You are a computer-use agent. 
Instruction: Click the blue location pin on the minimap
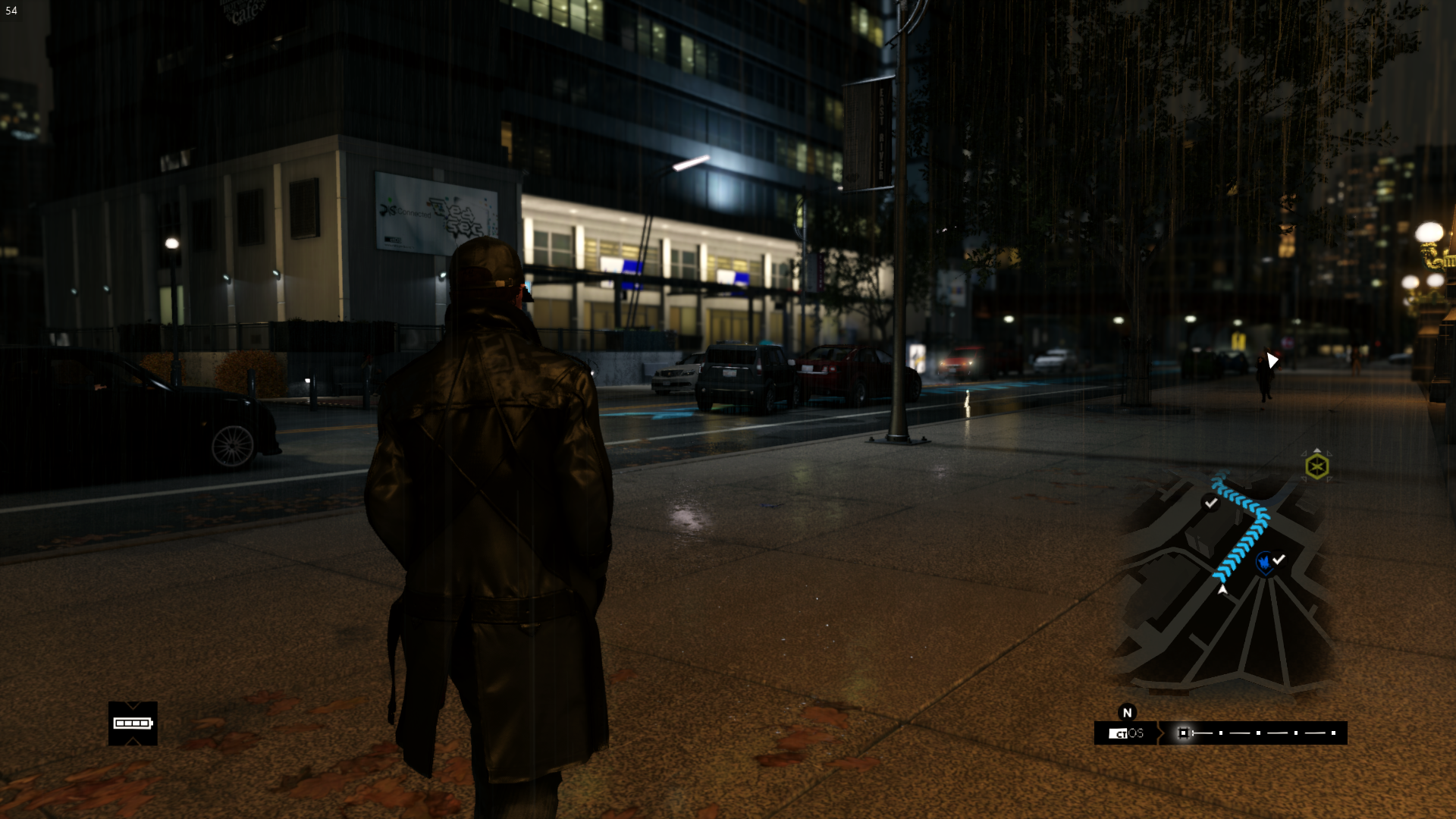pyautogui.click(x=1264, y=563)
